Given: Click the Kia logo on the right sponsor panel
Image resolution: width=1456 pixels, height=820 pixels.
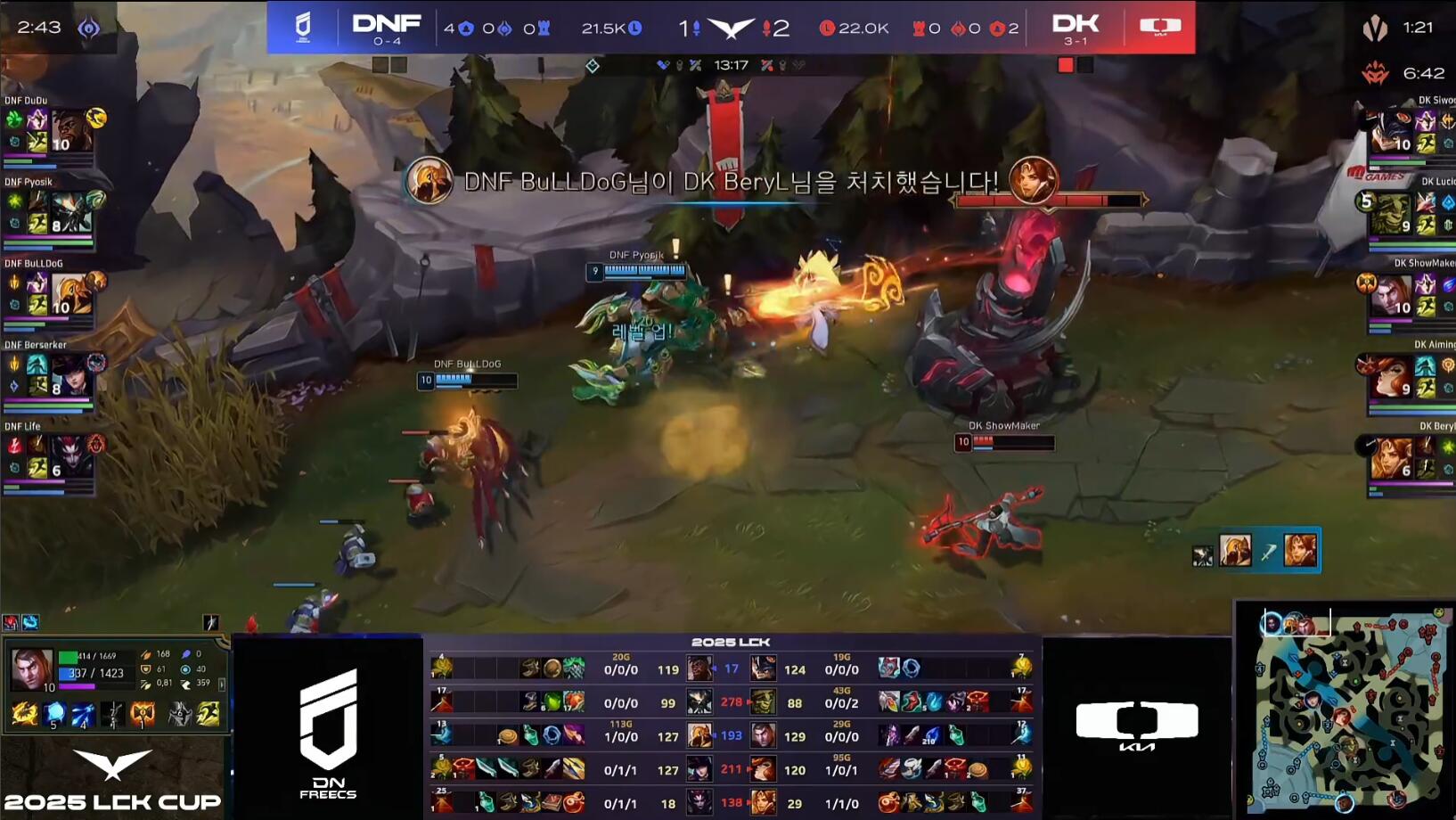Looking at the screenshot, I should 1137,723.
